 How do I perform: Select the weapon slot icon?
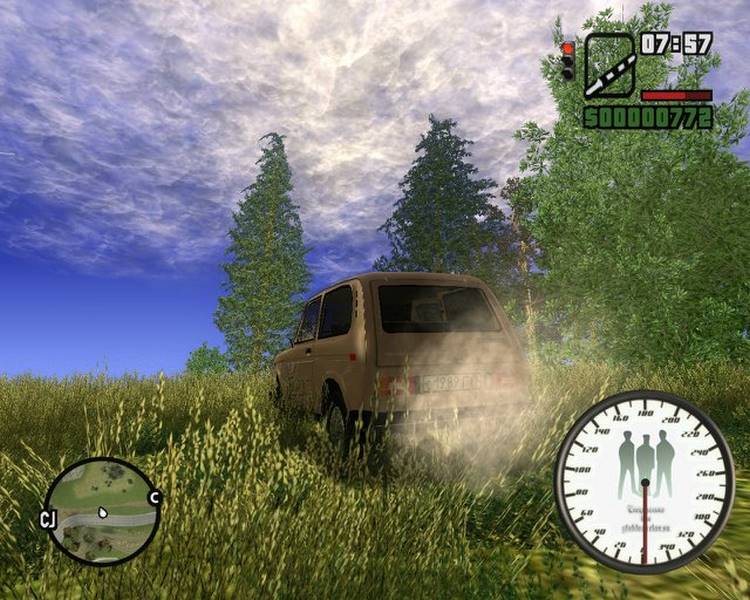pos(609,65)
